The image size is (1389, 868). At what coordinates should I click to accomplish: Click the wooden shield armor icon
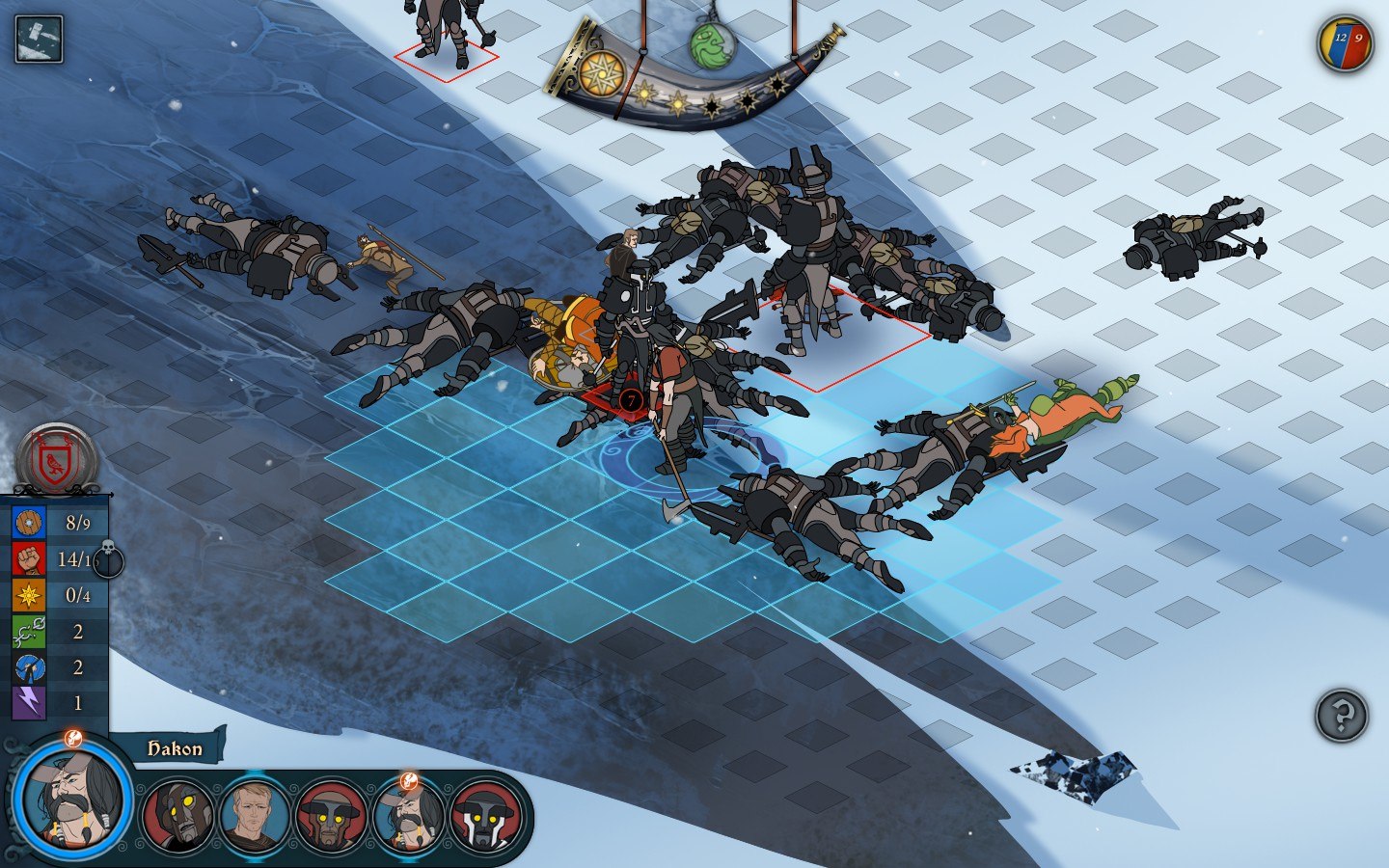pos(29,523)
